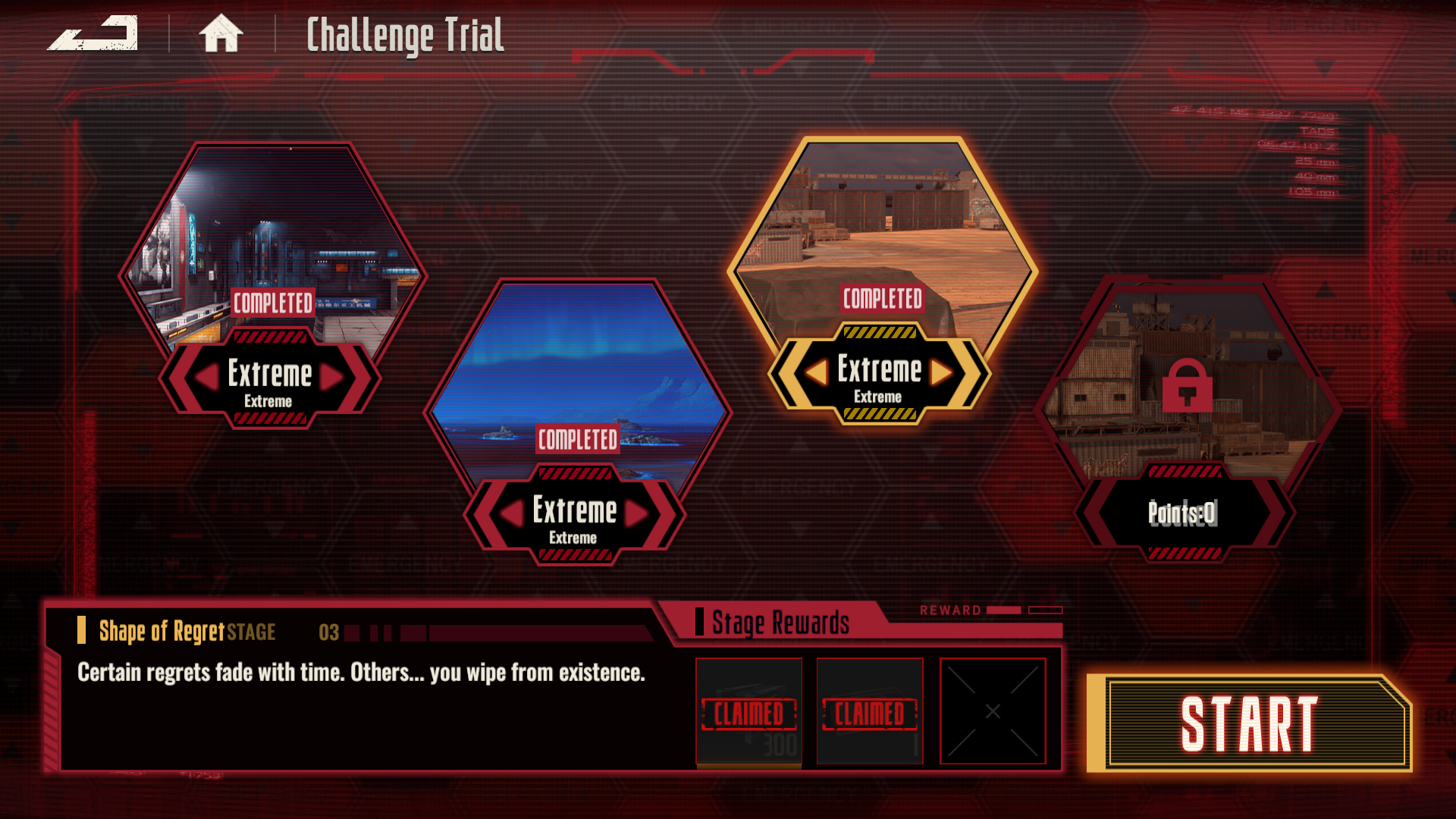The height and width of the screenshot is (819, 1456).
Task: Click the empty crossed-out reward slot
Action: coord(993,711)
